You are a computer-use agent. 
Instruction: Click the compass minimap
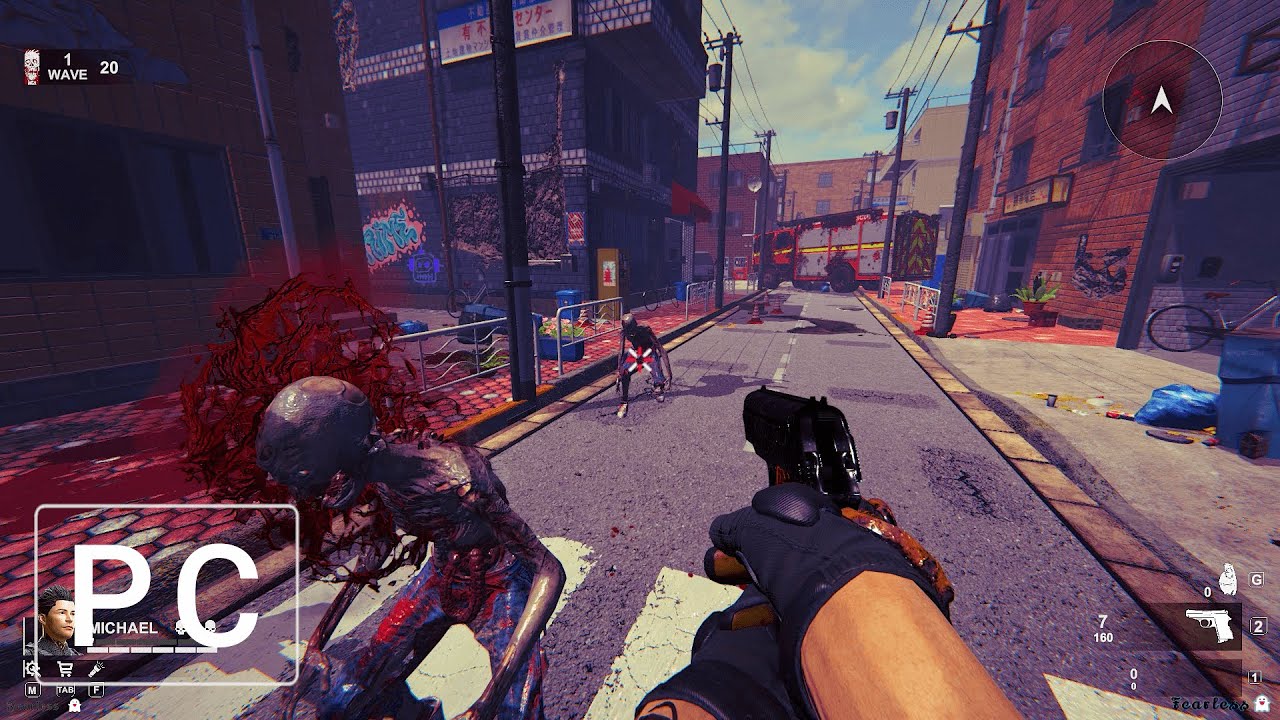[1161, 100]
